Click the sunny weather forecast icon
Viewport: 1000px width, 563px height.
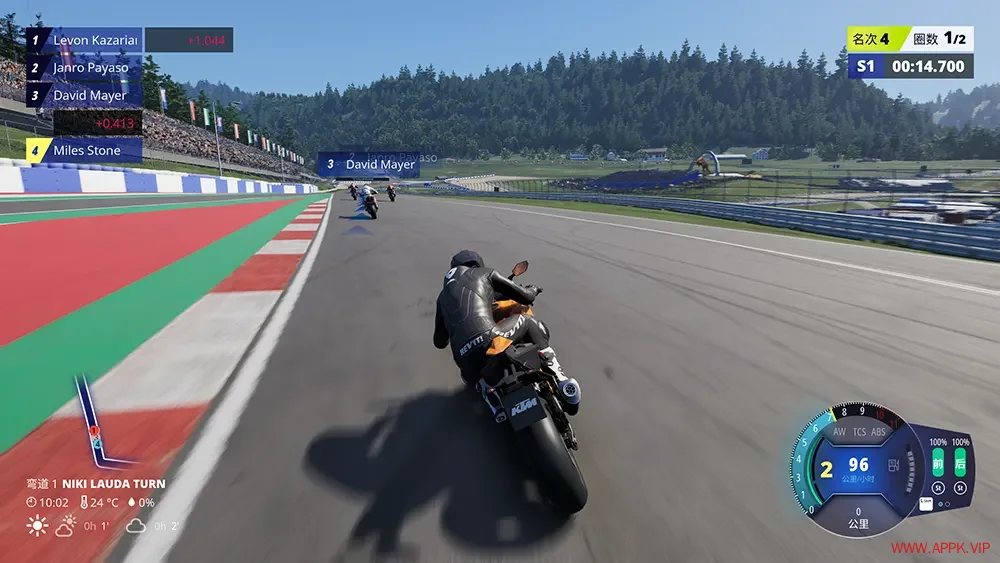(37, 525)
